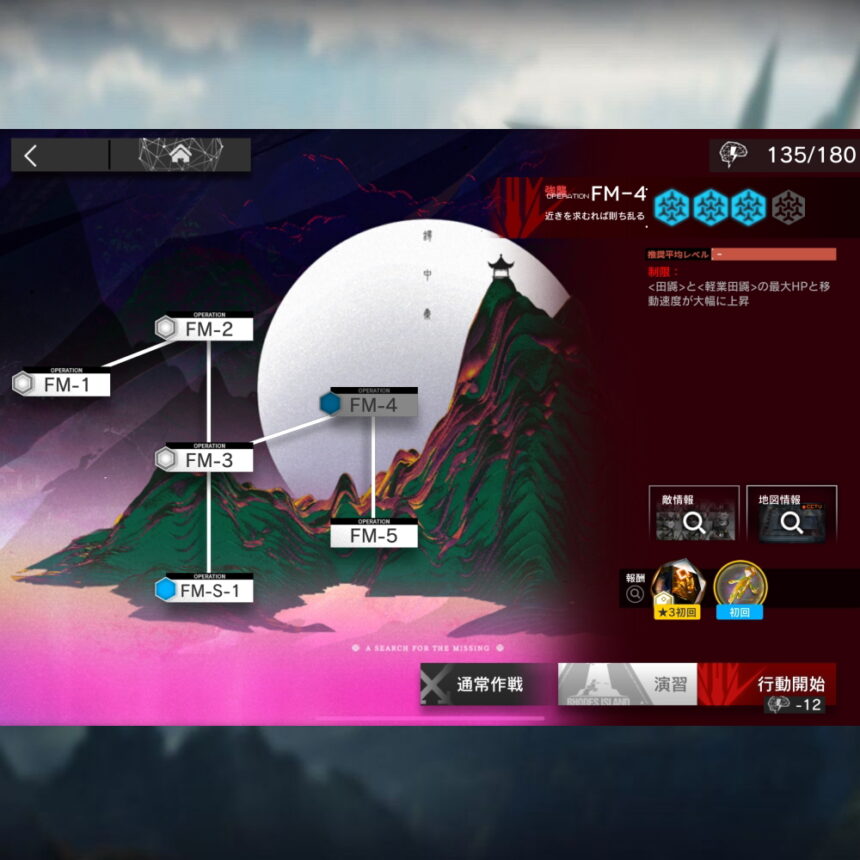Screen dimensions: 860x860
Task: Open the reward details magnifier
Action: [x=634, y=595]
